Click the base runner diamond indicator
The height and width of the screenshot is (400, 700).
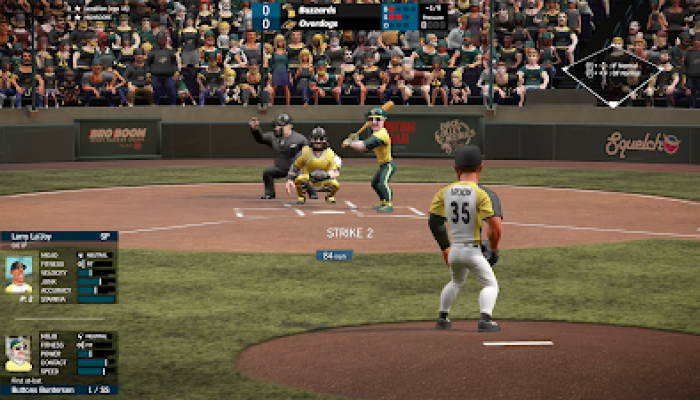click(x=611, y=71)
